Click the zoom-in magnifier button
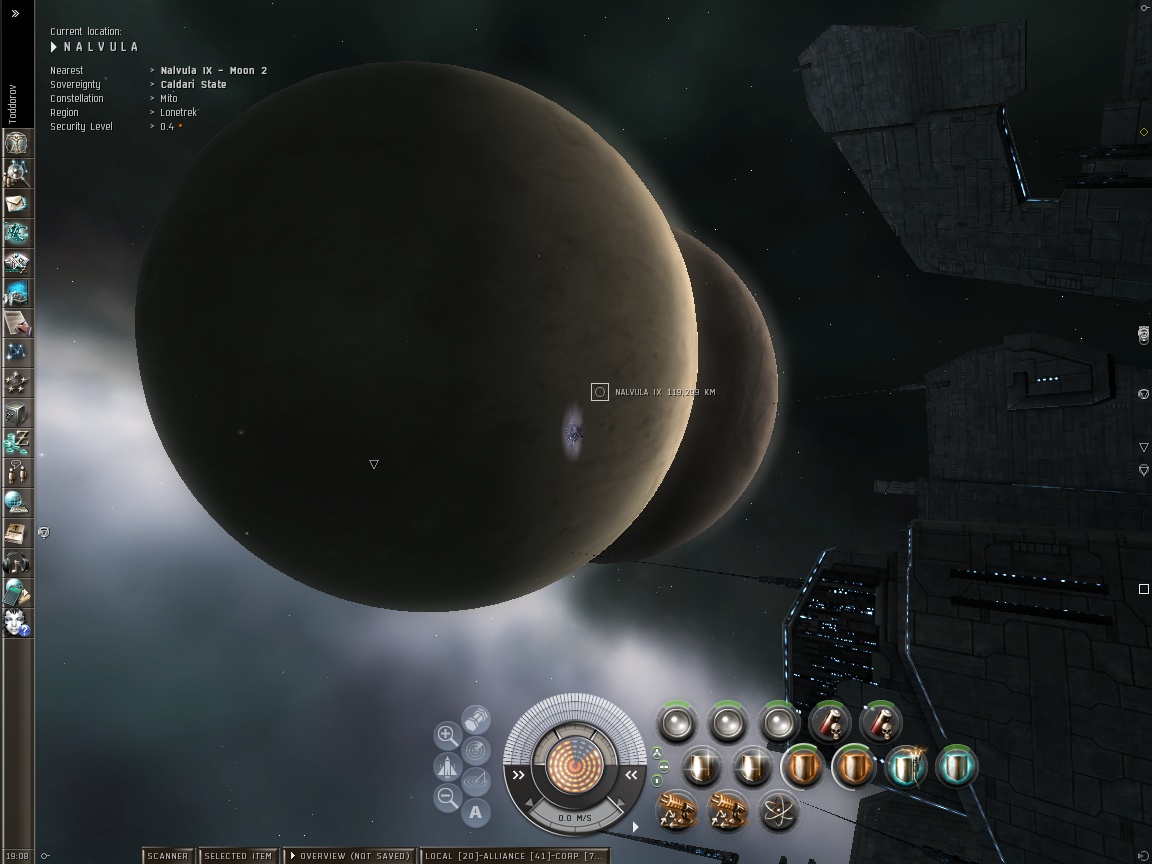The width and height of the screenshot is (1152, 864). tap(447, 736)
